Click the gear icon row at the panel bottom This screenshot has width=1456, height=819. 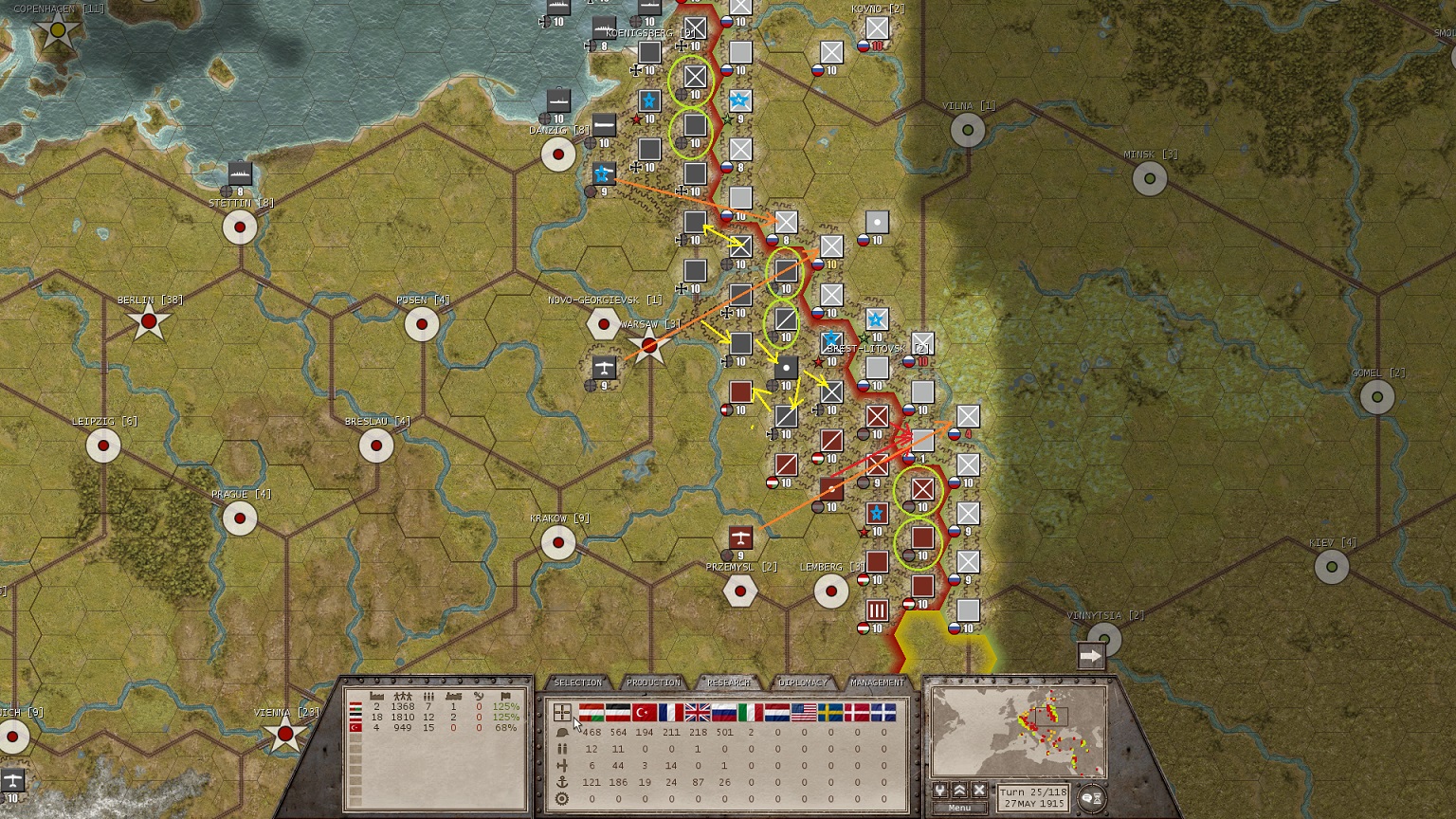coord(561,797)
